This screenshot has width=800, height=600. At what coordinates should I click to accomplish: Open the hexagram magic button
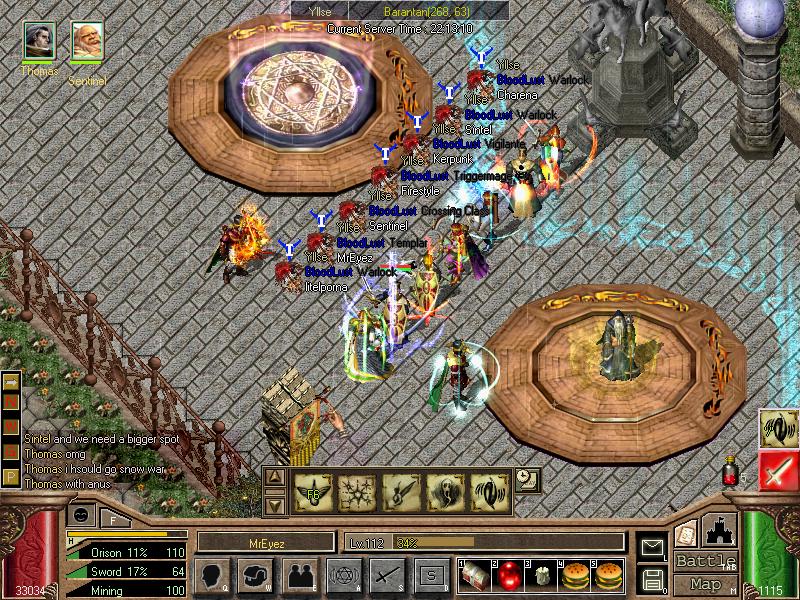[x=343, y=576]
